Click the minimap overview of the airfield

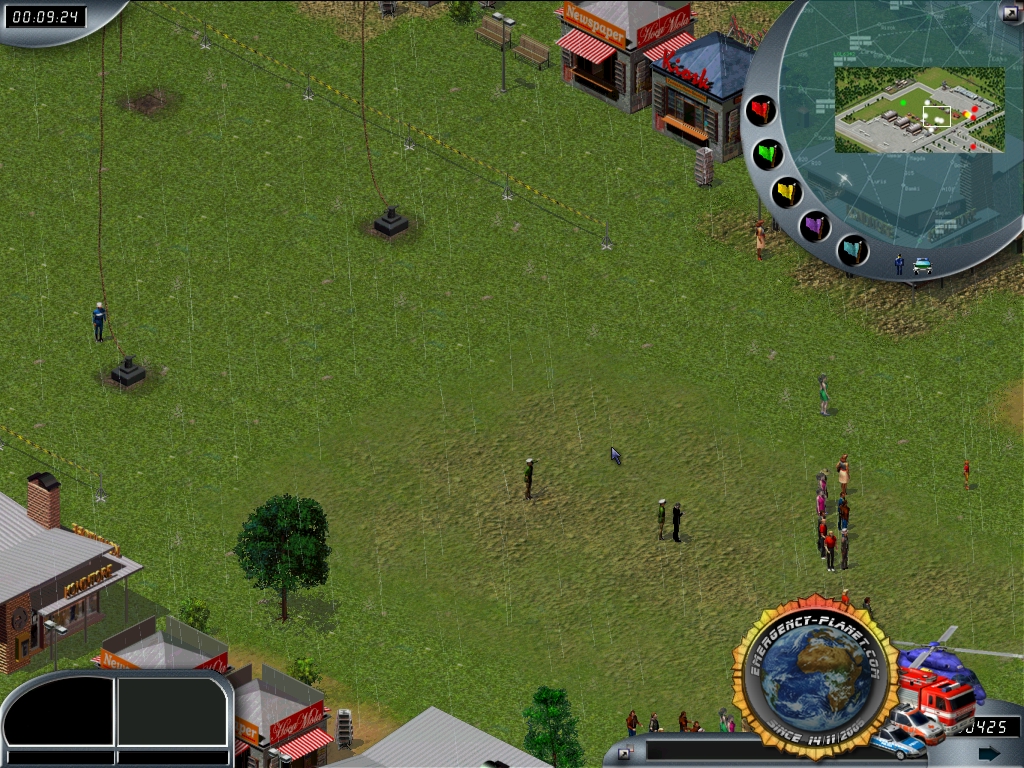click(918, 109)
